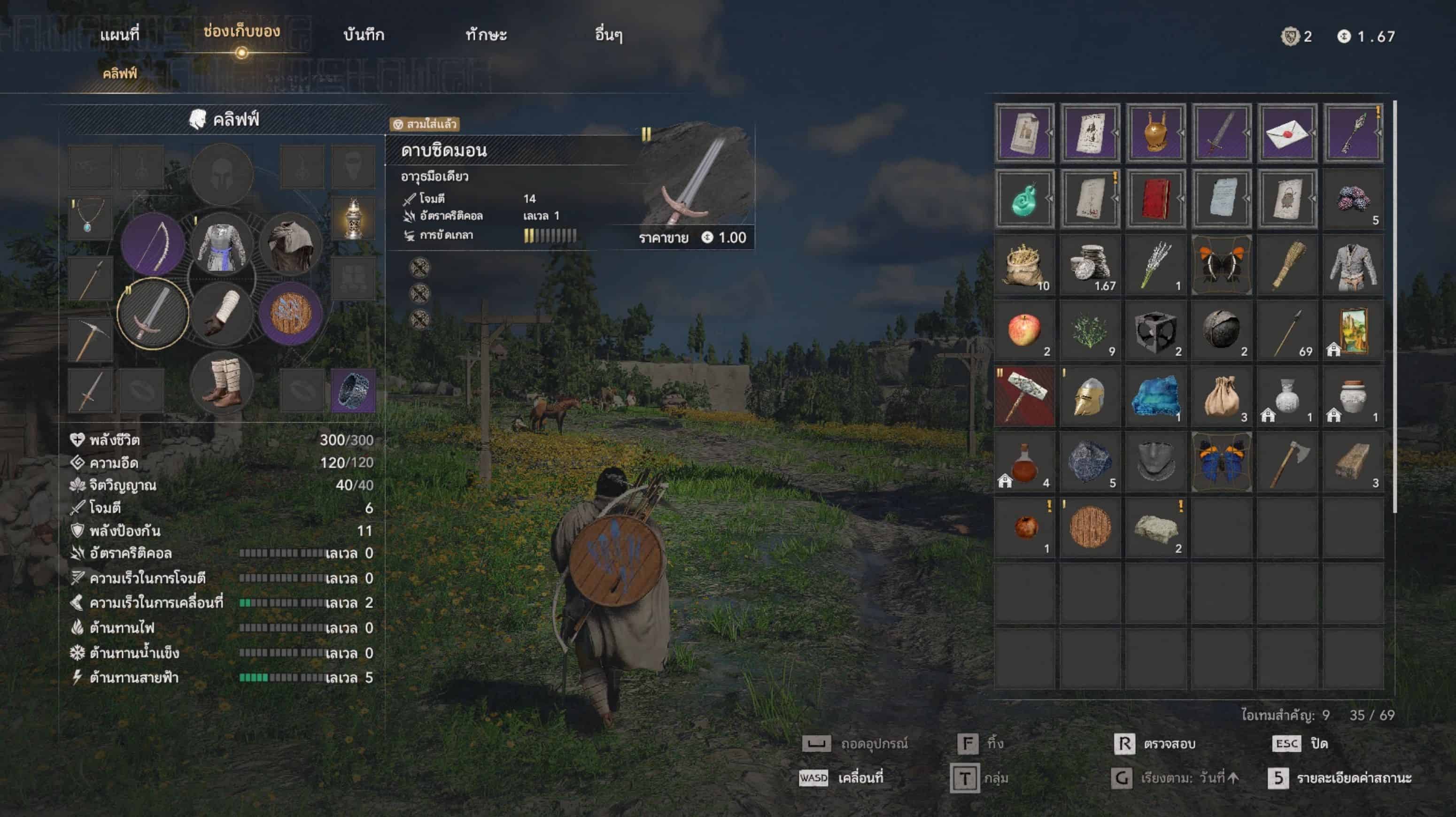Select the equipped round wooden shield slot

(x=291, y=314)
